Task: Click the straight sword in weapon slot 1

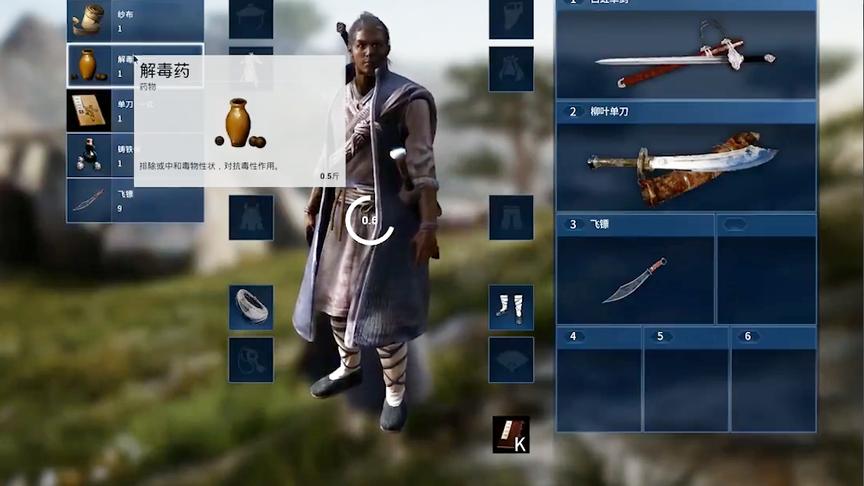Action: pyautogui.click(x=686, y=56)
